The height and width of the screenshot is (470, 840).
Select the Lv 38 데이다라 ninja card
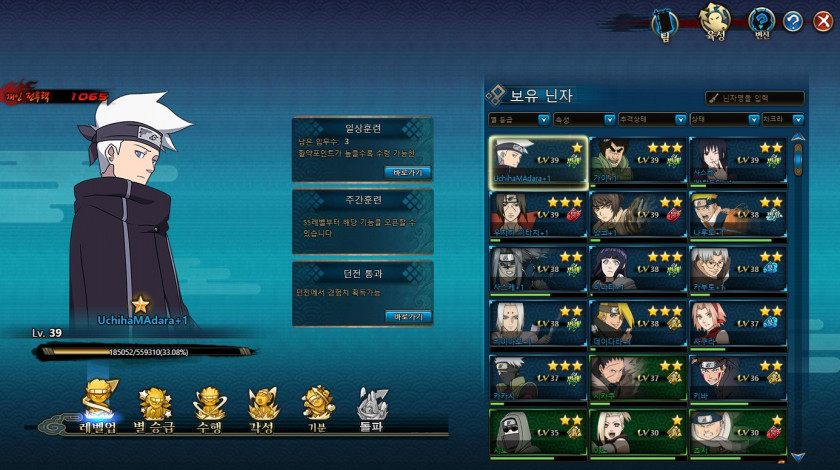coord(637,324)
